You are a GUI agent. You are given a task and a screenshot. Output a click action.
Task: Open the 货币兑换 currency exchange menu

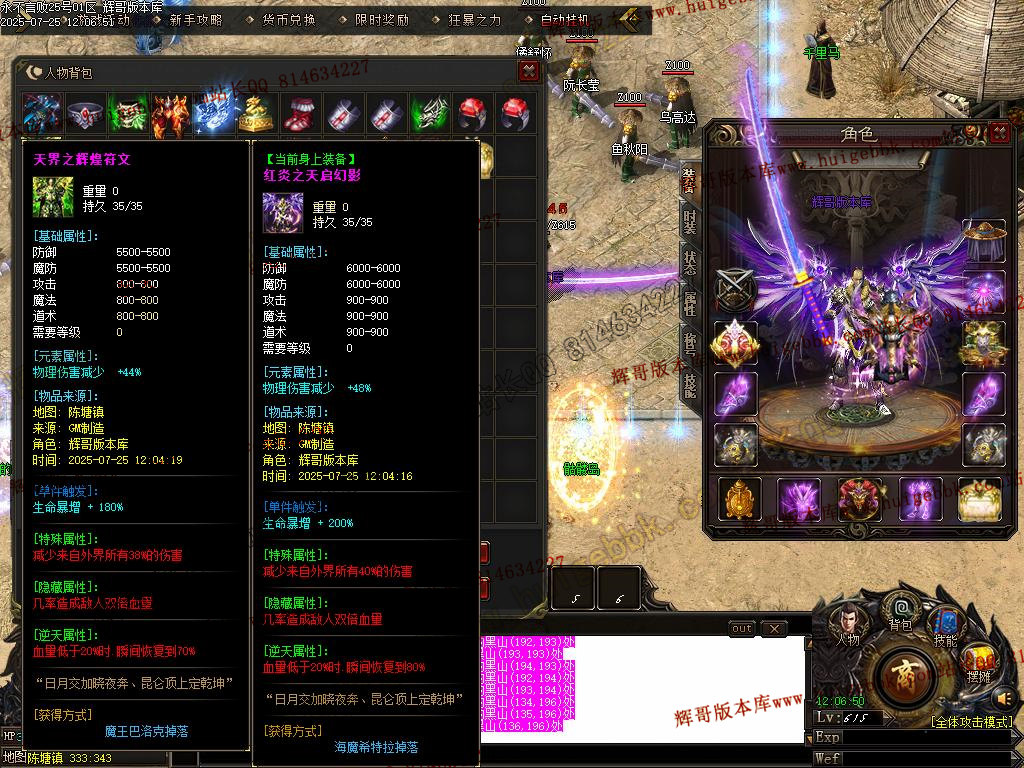tap(288, 19)
